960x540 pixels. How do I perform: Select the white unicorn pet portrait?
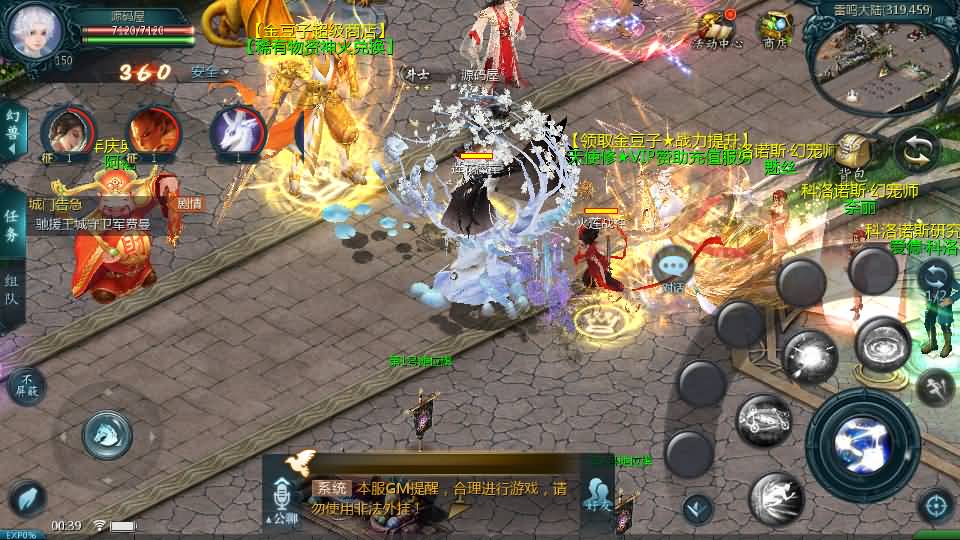[x=237, y=133]
